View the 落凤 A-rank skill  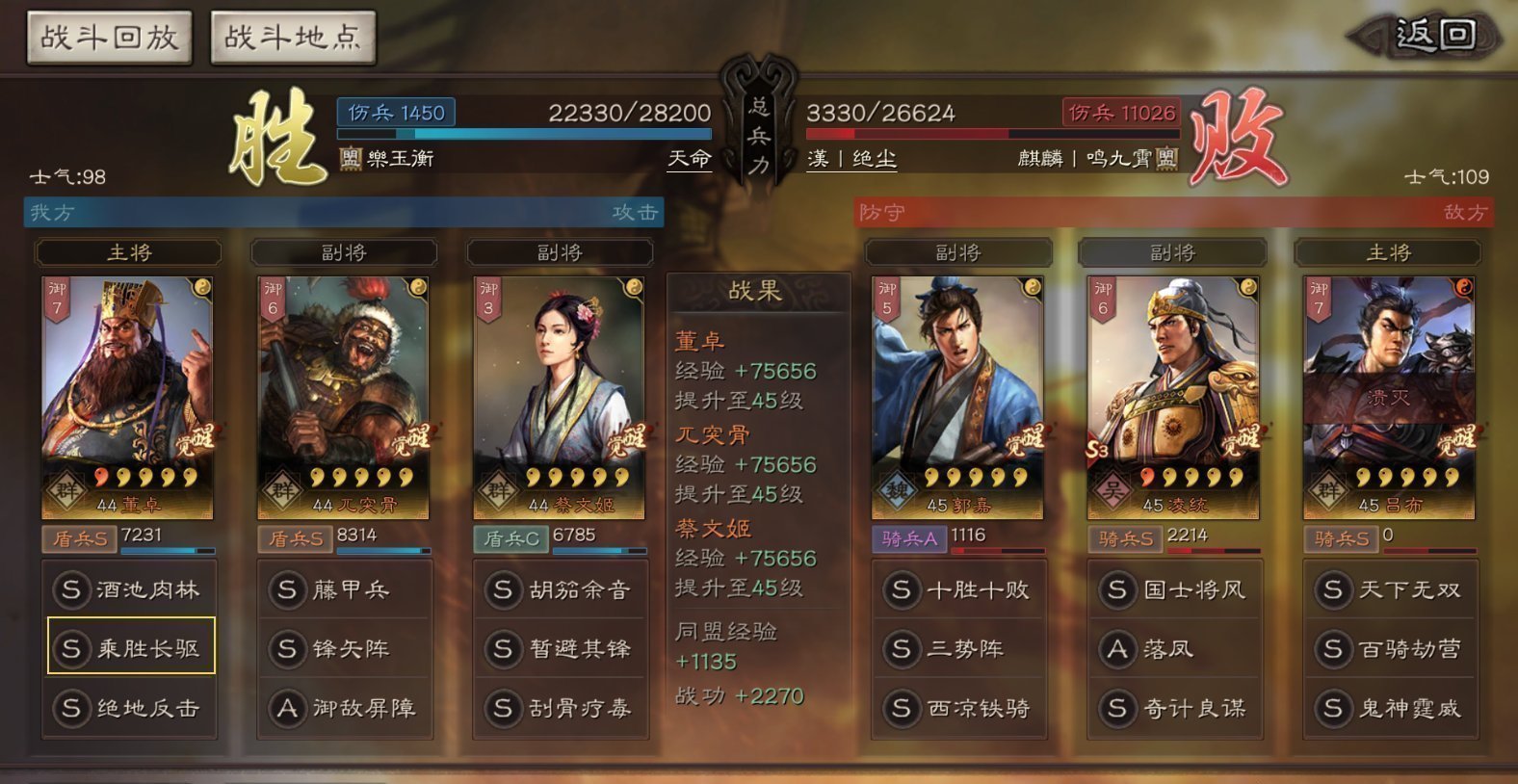1175,648
